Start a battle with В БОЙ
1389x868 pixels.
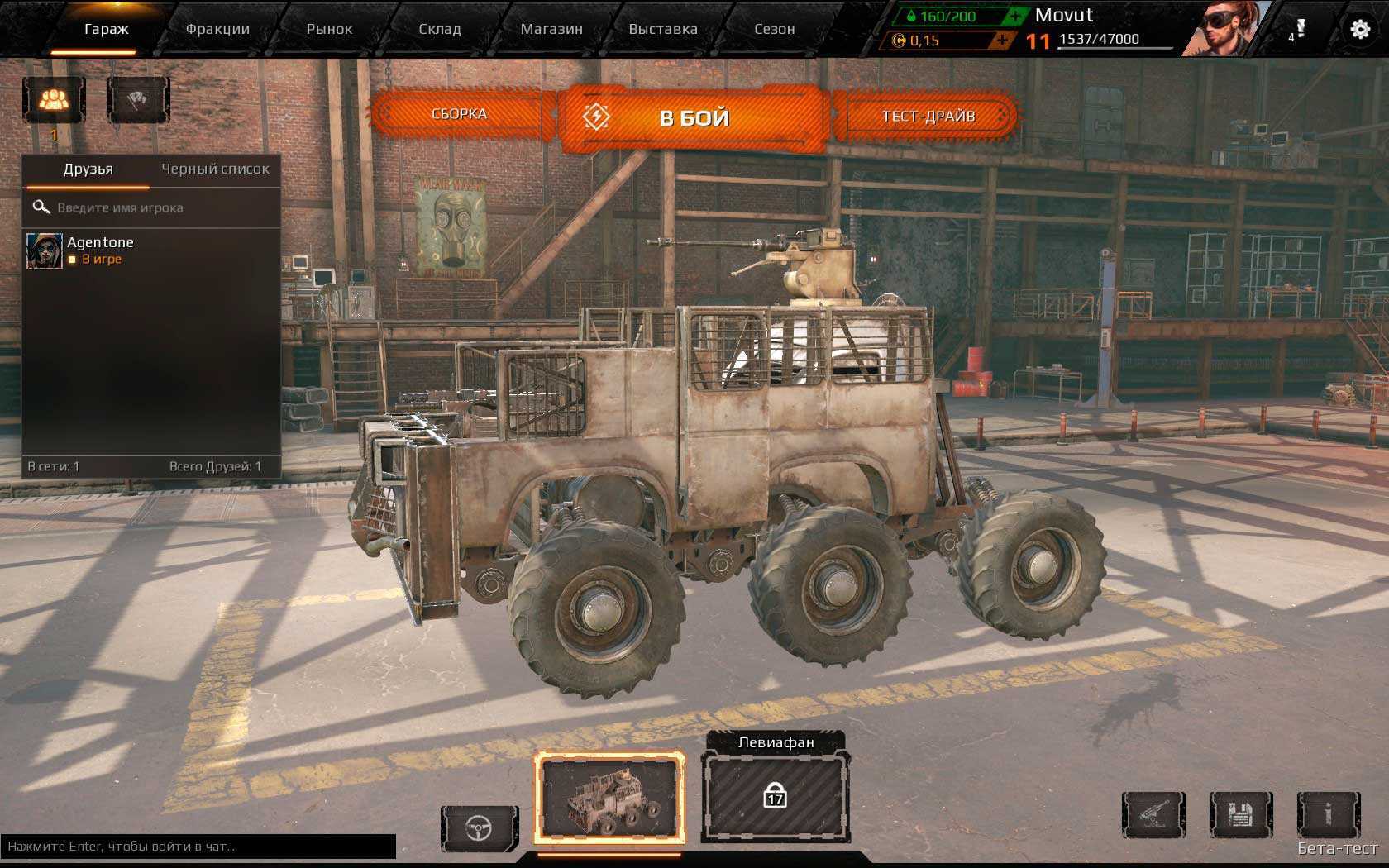point(693,118)
